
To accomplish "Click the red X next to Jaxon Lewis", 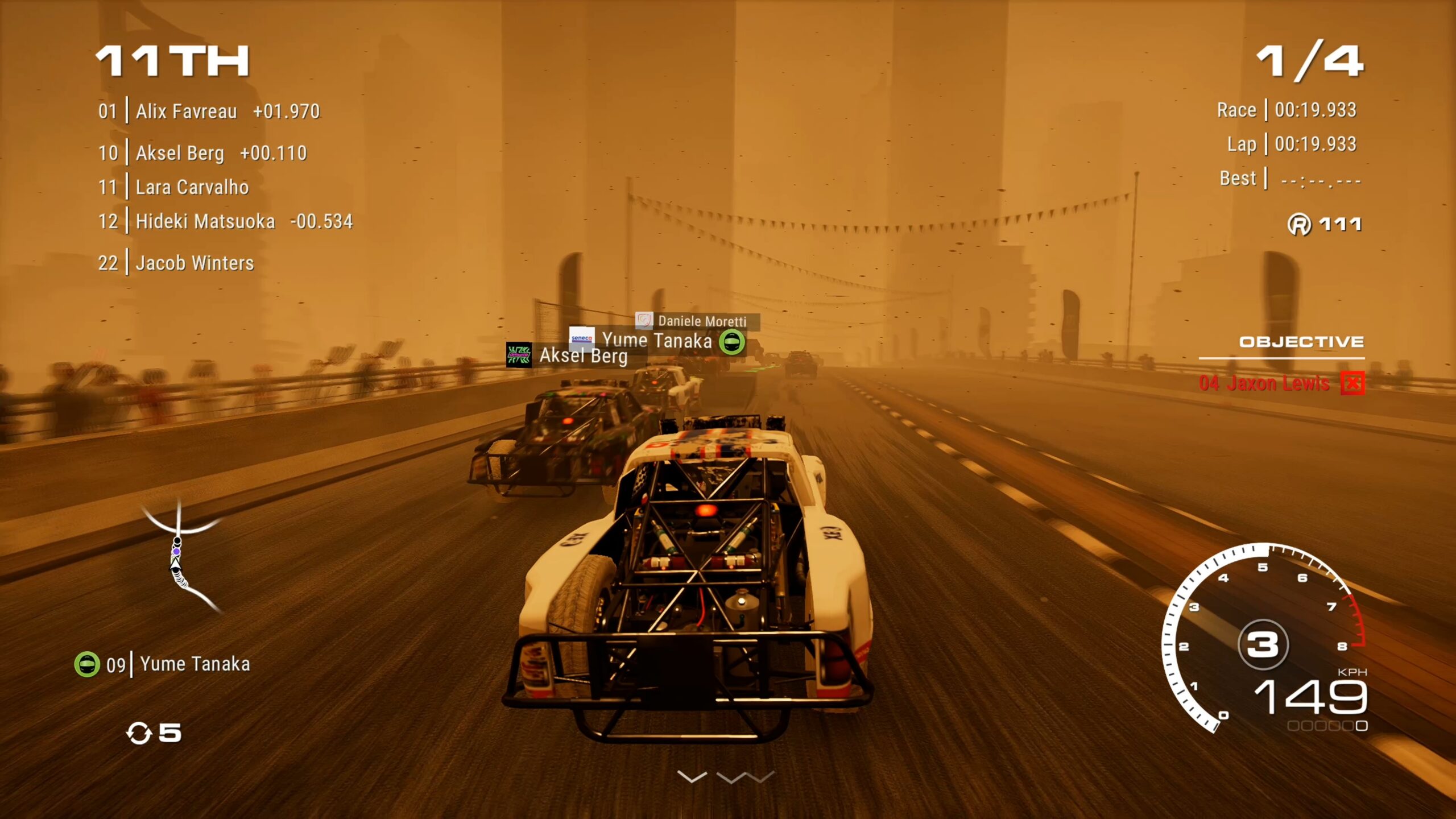I will coord(1352,383).
